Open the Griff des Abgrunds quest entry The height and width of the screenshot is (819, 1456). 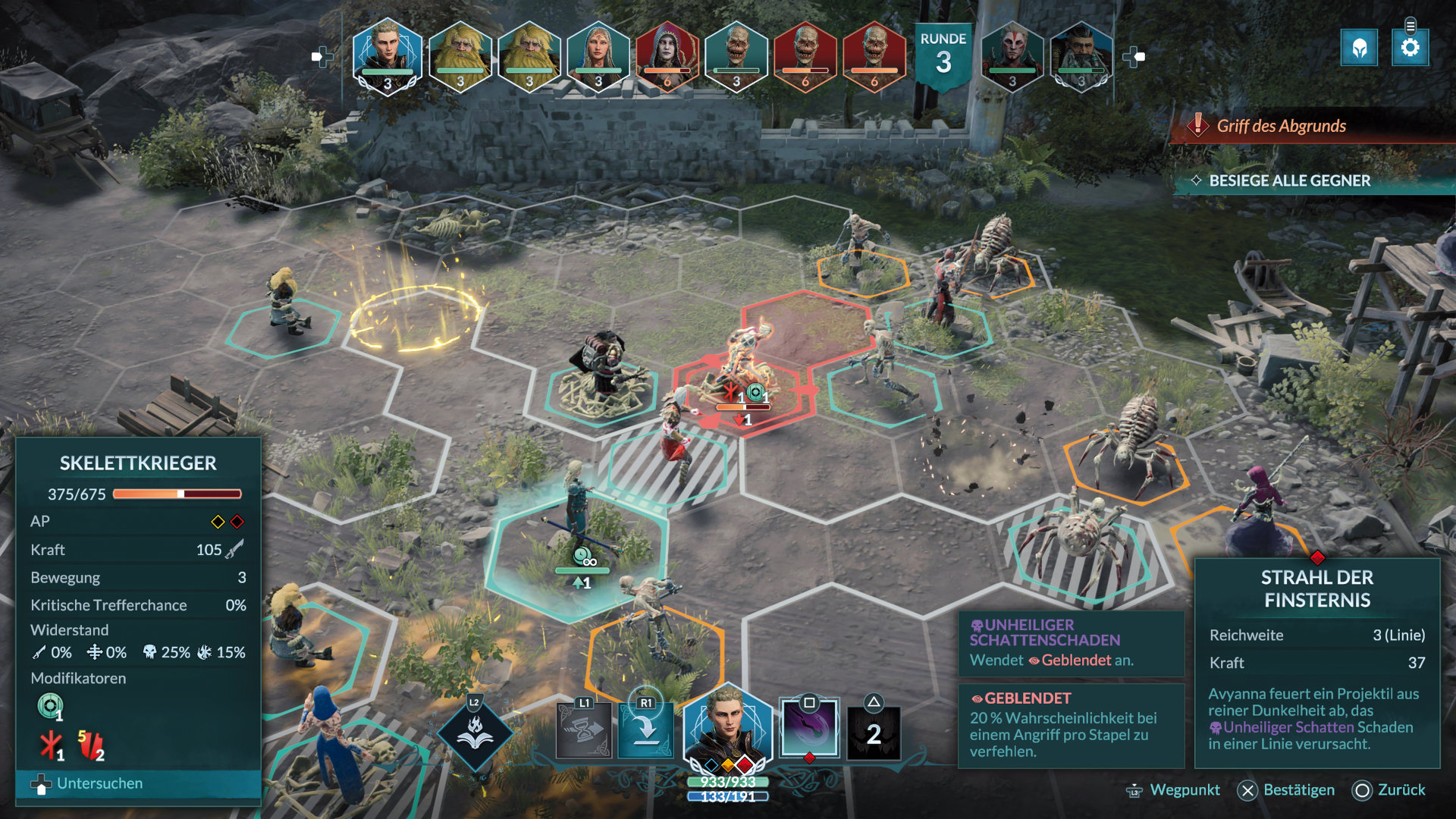pos(1281,126)
